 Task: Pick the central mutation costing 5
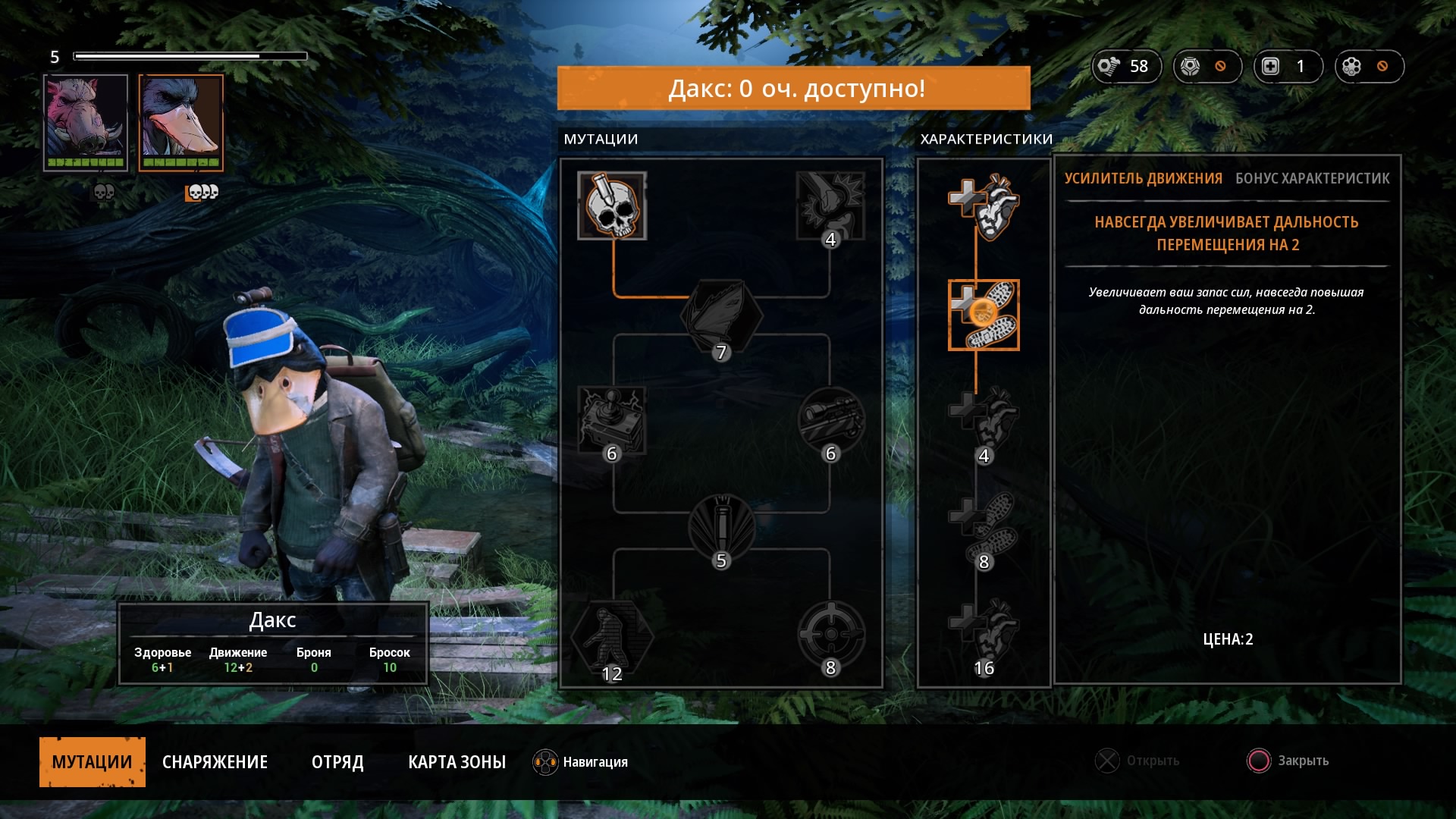point(721,527)
